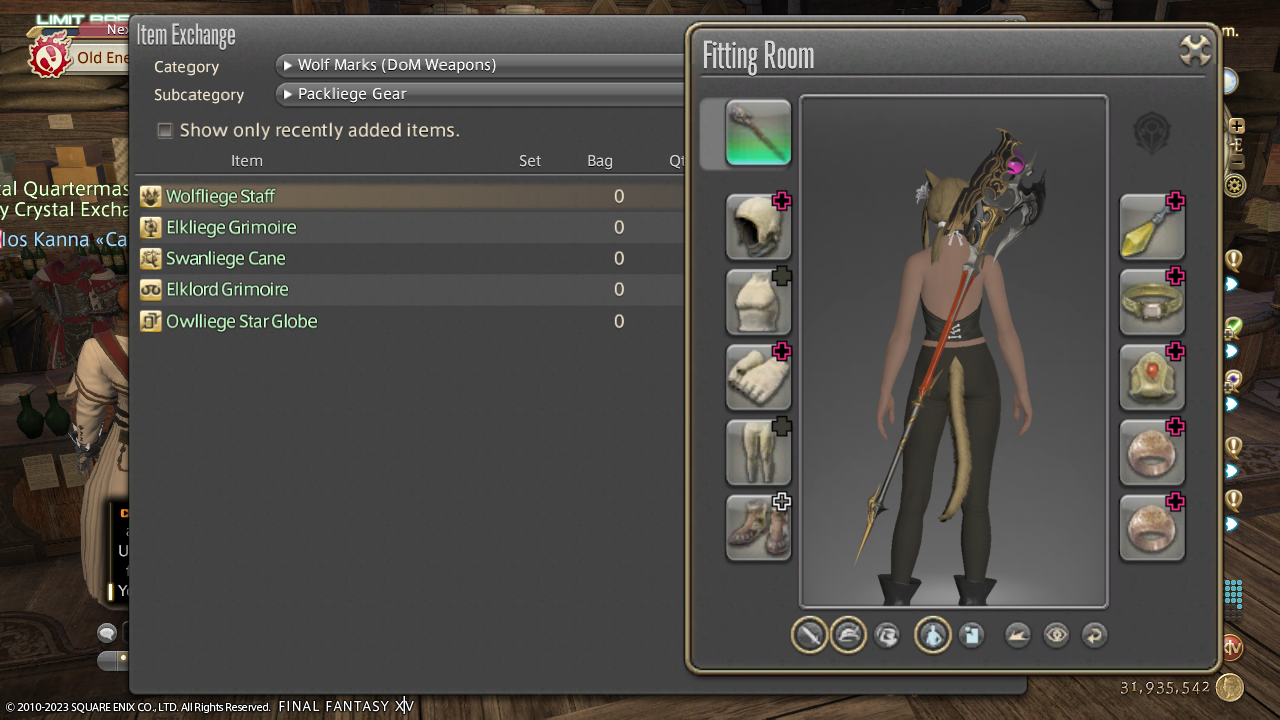Select the yellow crystal earring slot
Viewport: 1280px width, 720px height.
point(1152,227)
